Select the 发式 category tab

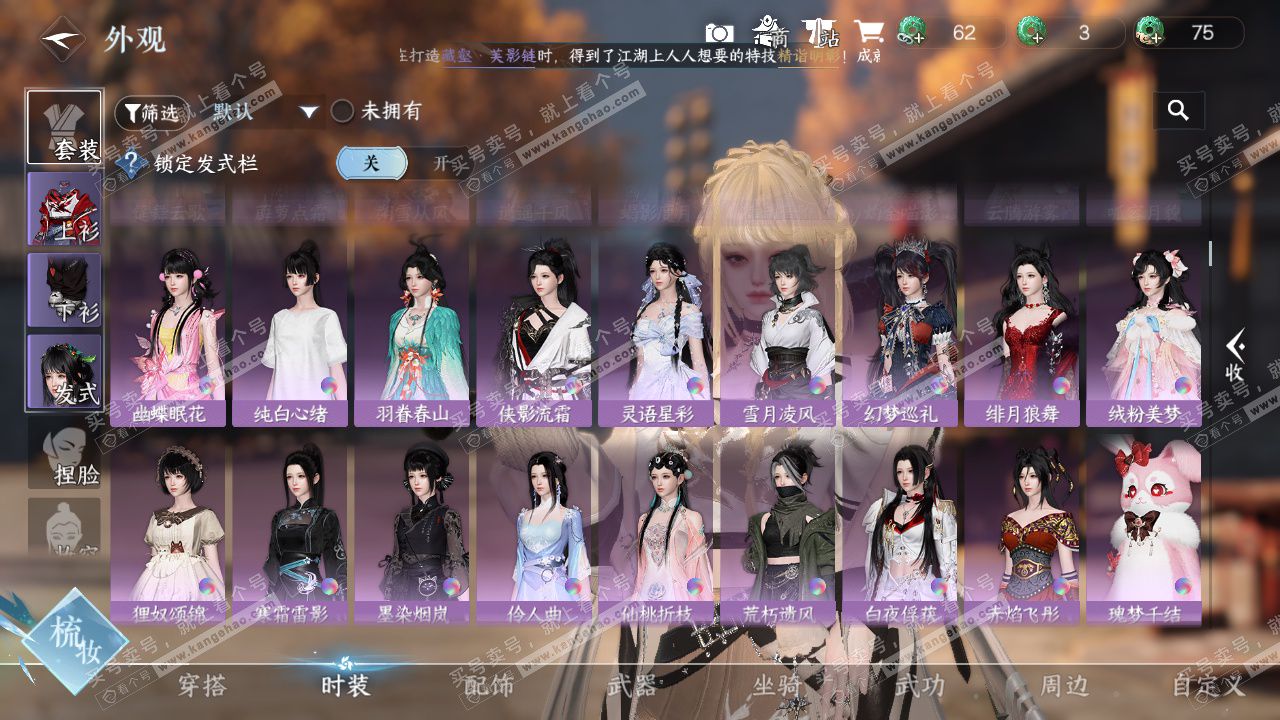65,370
